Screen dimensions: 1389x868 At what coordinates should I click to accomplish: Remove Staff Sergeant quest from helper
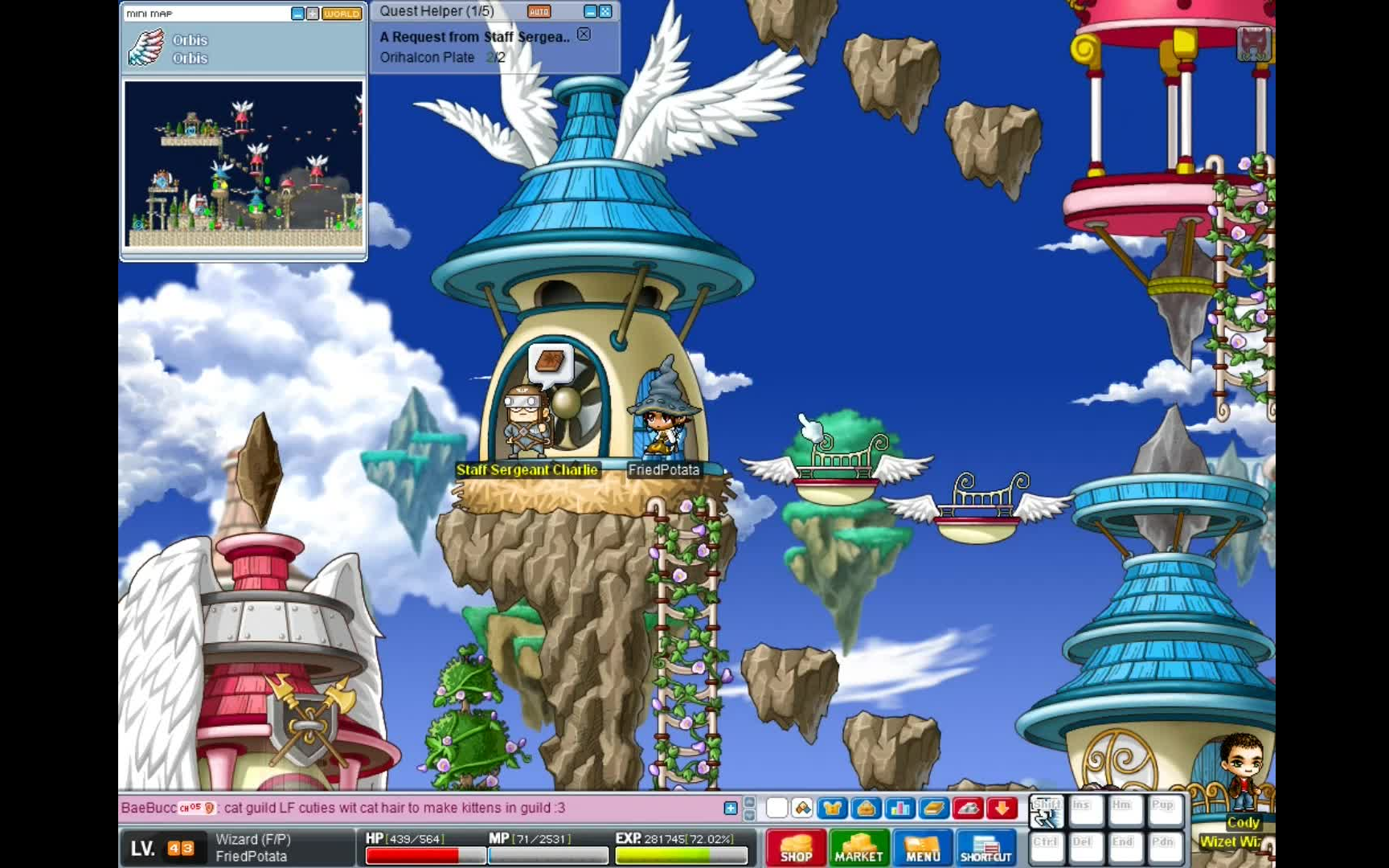[584, 35]
